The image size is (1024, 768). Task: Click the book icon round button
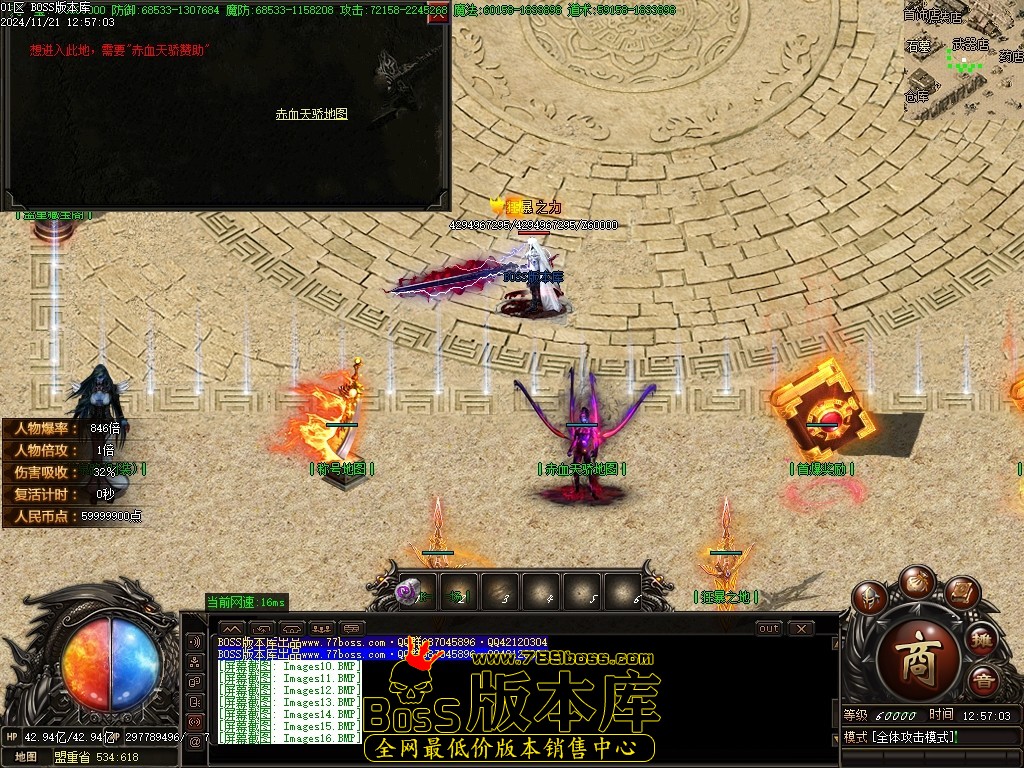pyautogui.click(x=960, y=595)
